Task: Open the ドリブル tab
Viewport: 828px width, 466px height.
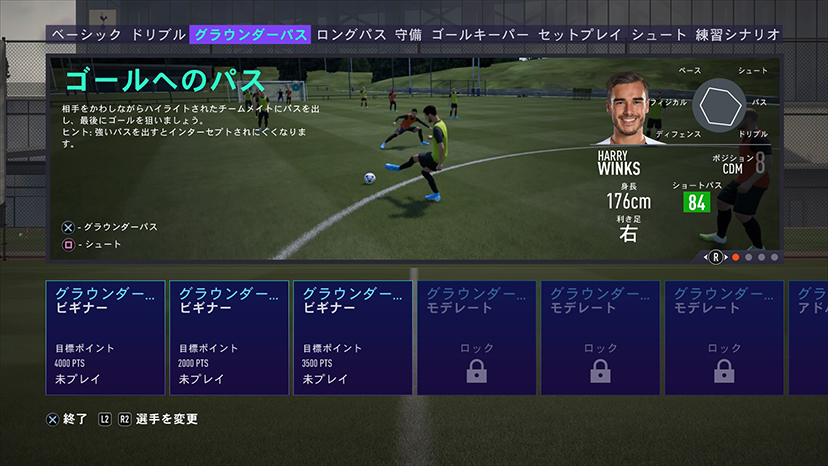Action: click(157, 34)
